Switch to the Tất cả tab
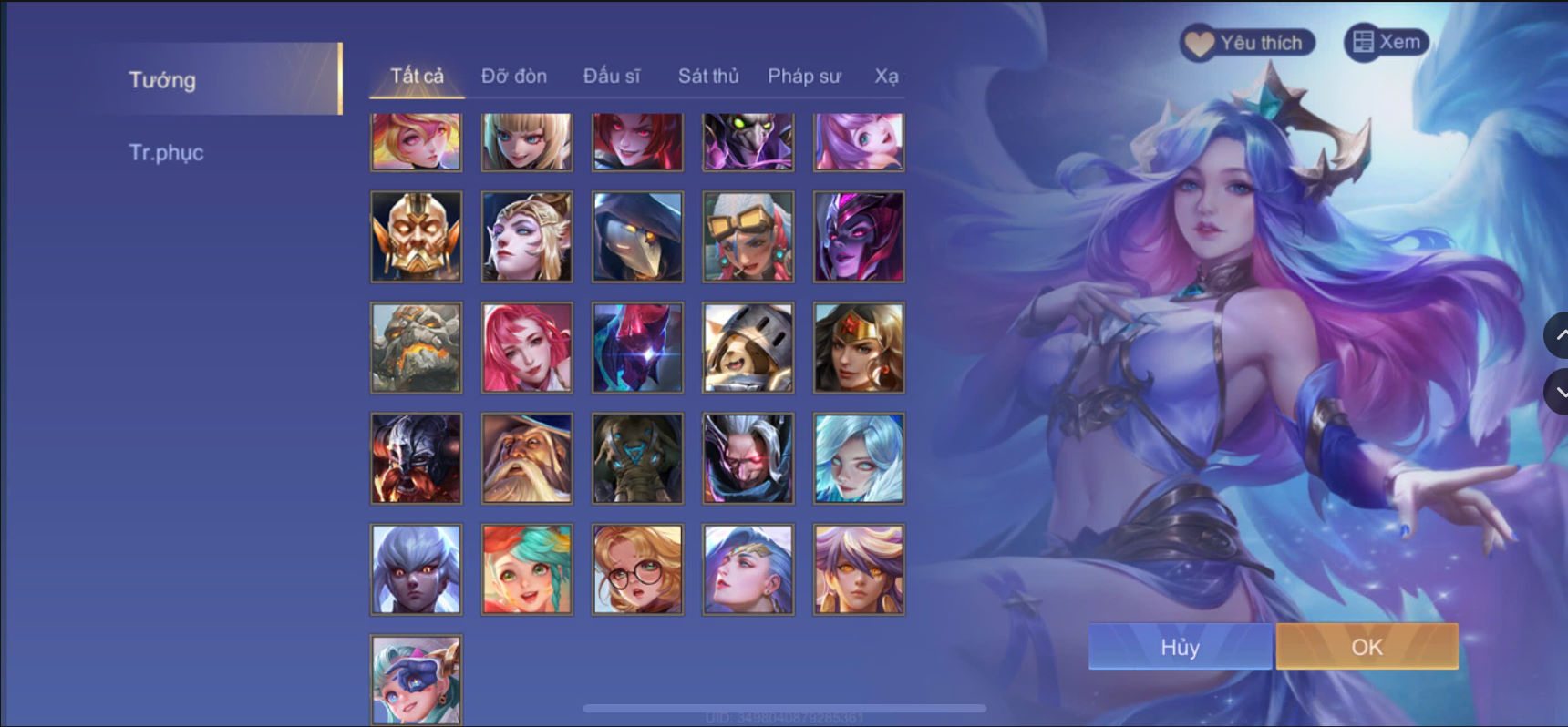Image resolution: width=1568 pixels, height=727 pixels. pos(416,77)
